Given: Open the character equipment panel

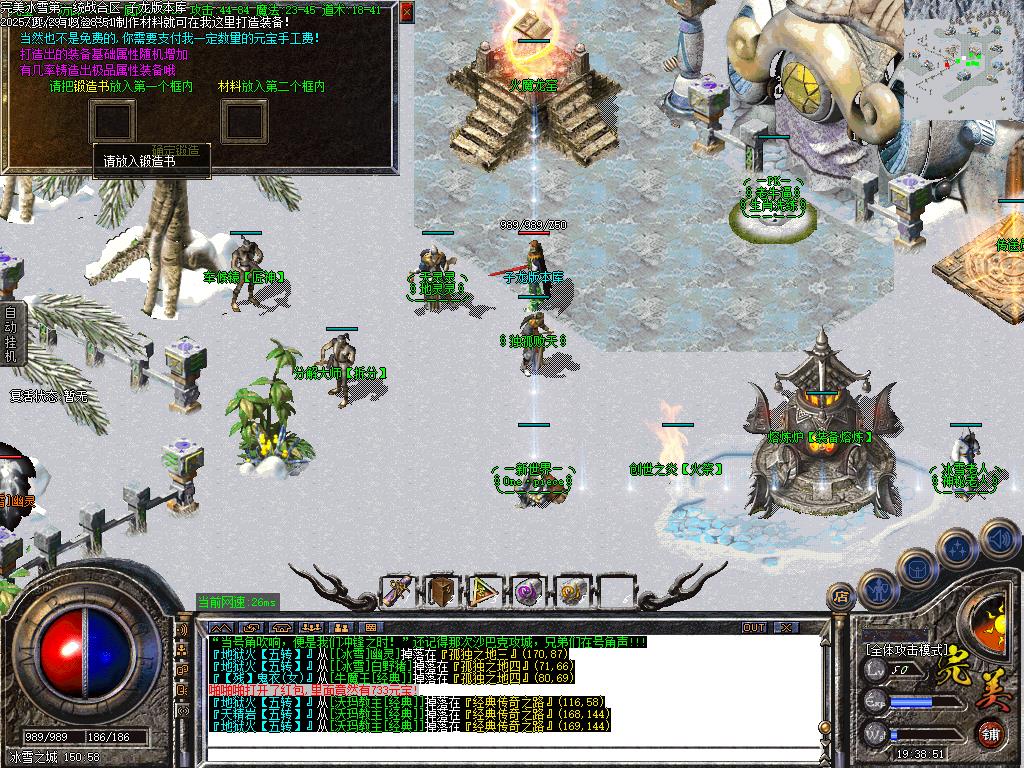Looking at the screenshot, I should point(877,589).
